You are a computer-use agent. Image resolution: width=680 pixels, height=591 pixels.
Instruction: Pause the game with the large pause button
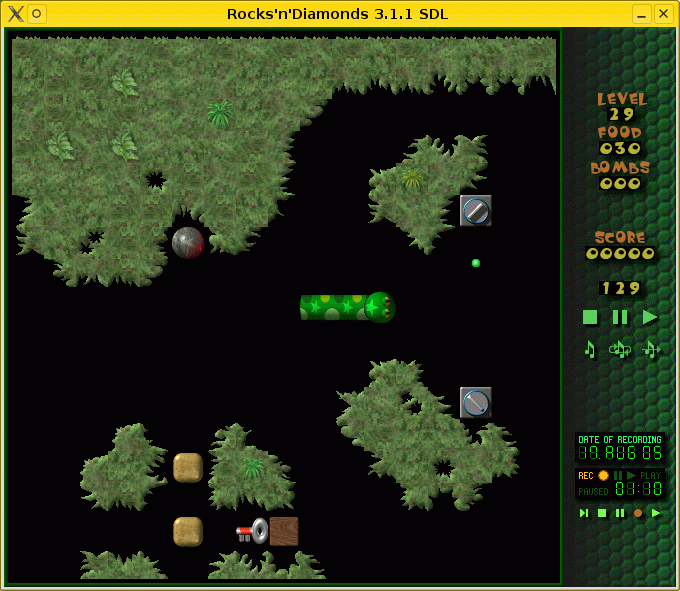(620, 317)
